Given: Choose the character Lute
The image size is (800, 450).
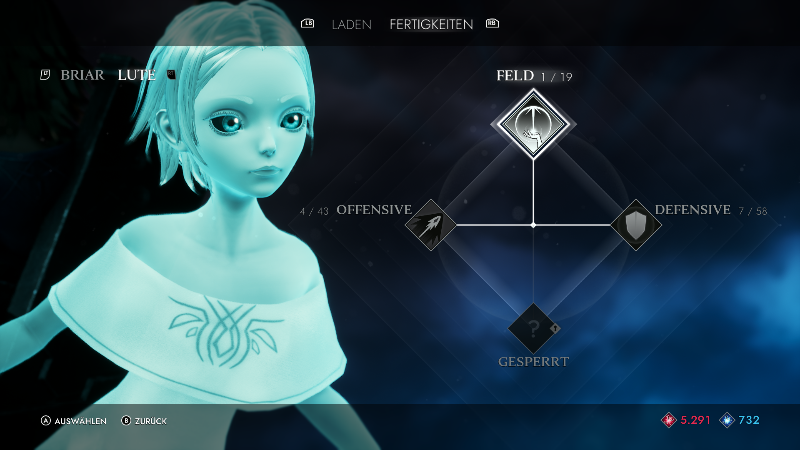Looking at the screenshot, I should click(136, 75).
